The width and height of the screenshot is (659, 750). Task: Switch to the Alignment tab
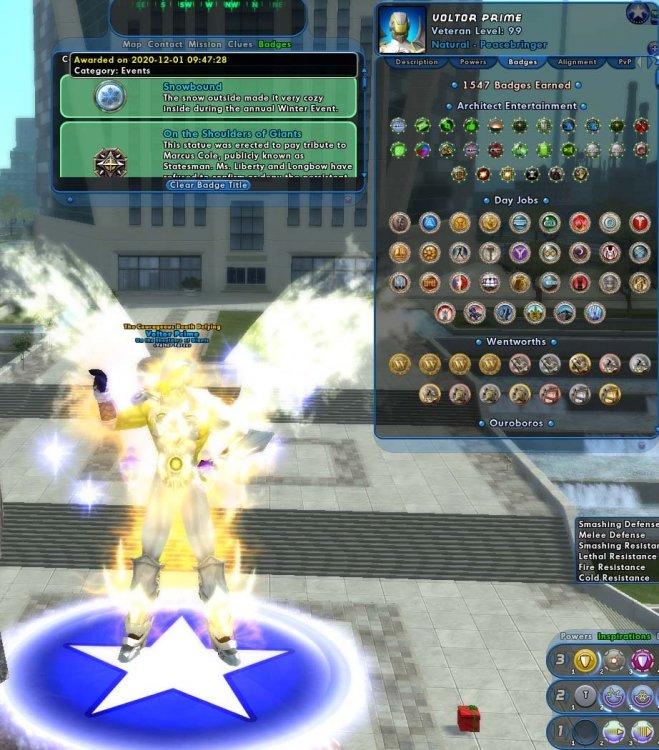(578, 62)
